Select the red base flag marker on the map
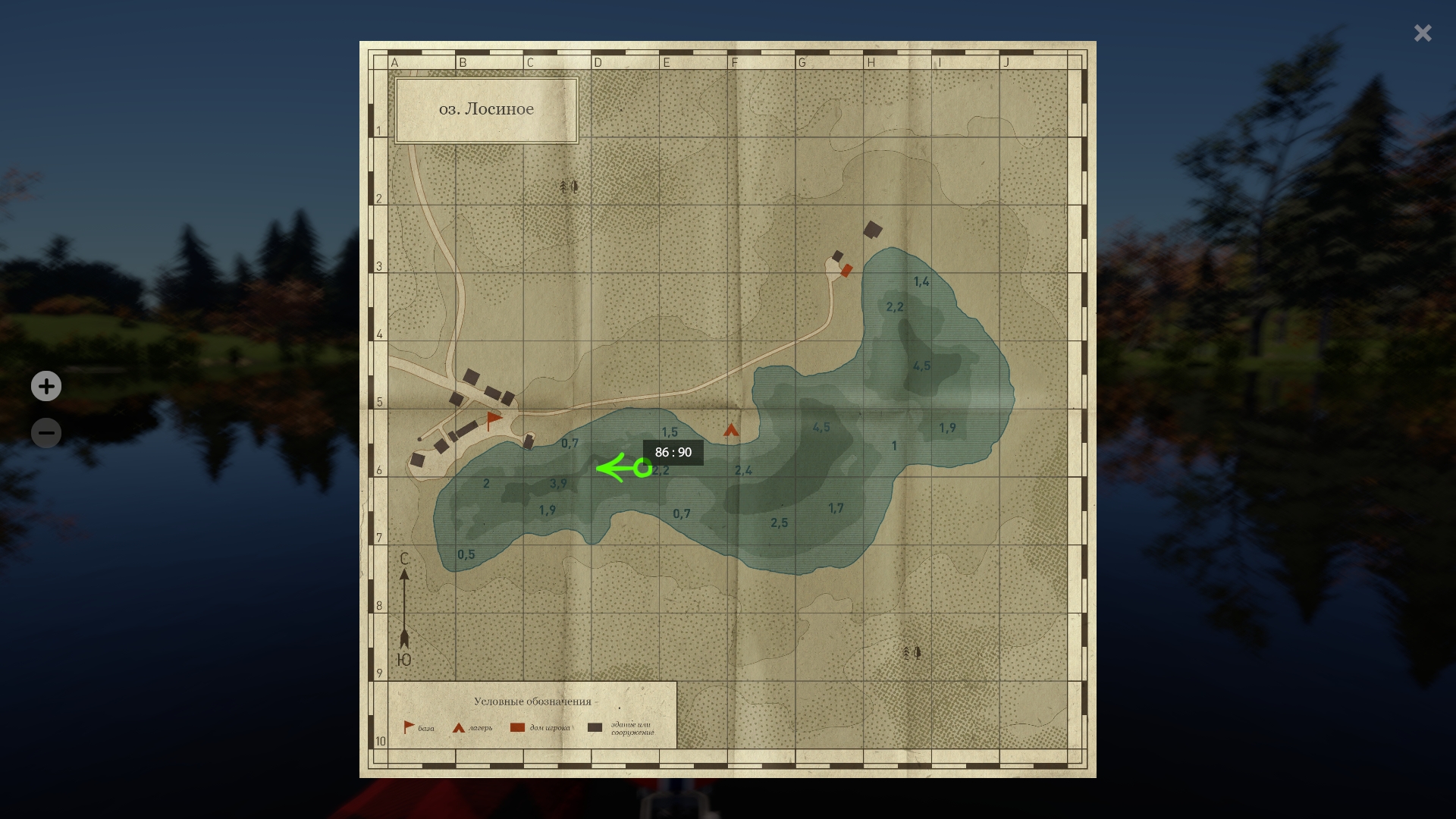 click(x=494, y=419)
